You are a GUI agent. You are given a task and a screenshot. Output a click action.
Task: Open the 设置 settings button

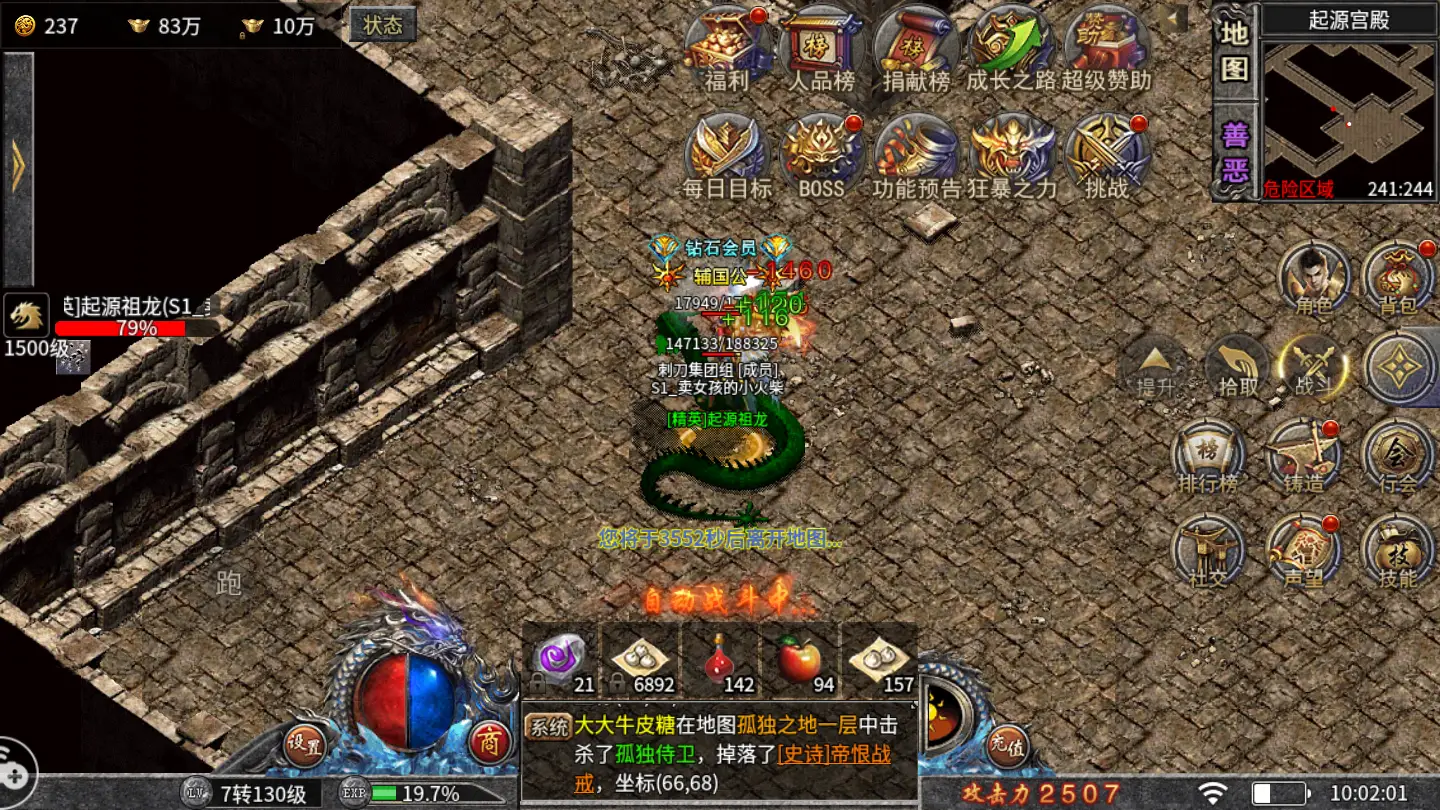pos(304,744)
